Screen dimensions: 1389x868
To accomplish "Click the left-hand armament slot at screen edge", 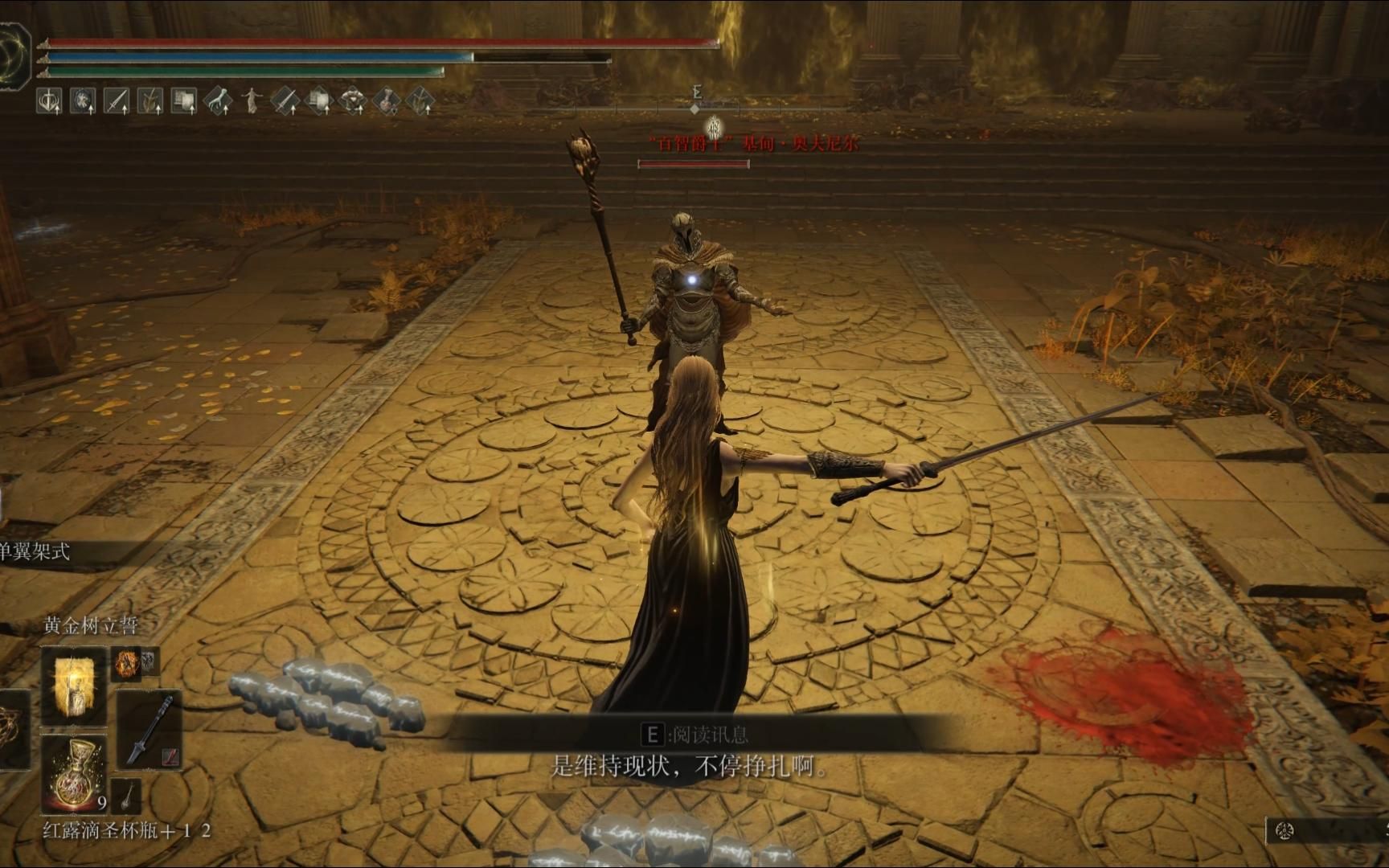I will (x=11, y=729).
